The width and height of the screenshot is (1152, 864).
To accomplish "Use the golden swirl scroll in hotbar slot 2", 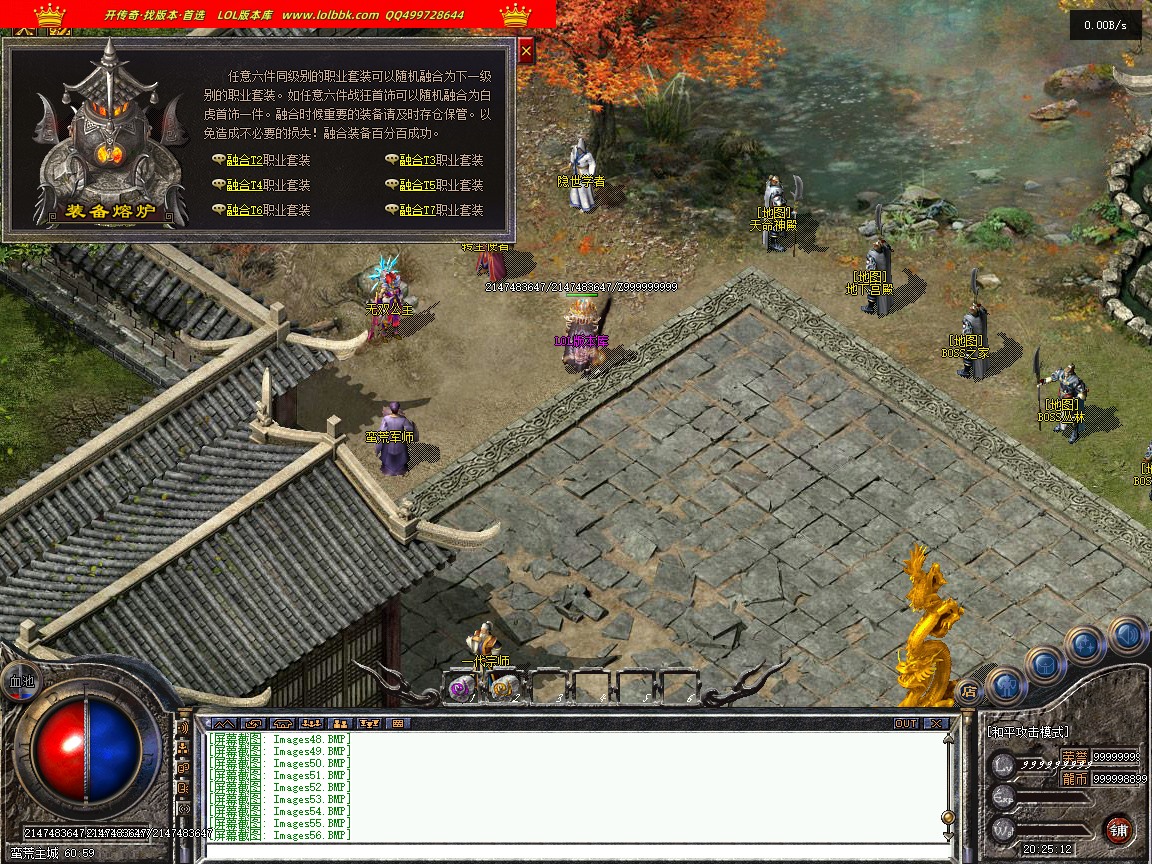I will [x=505, y=686].
